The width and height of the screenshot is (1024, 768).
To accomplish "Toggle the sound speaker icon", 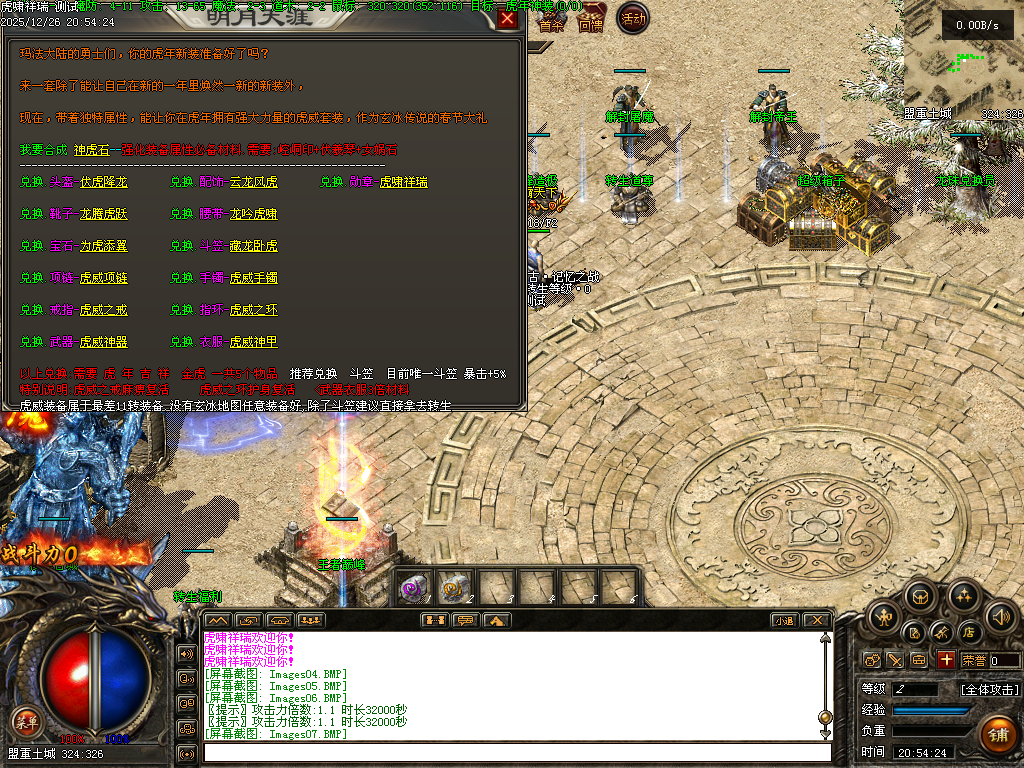I will tap(1002, 615).
